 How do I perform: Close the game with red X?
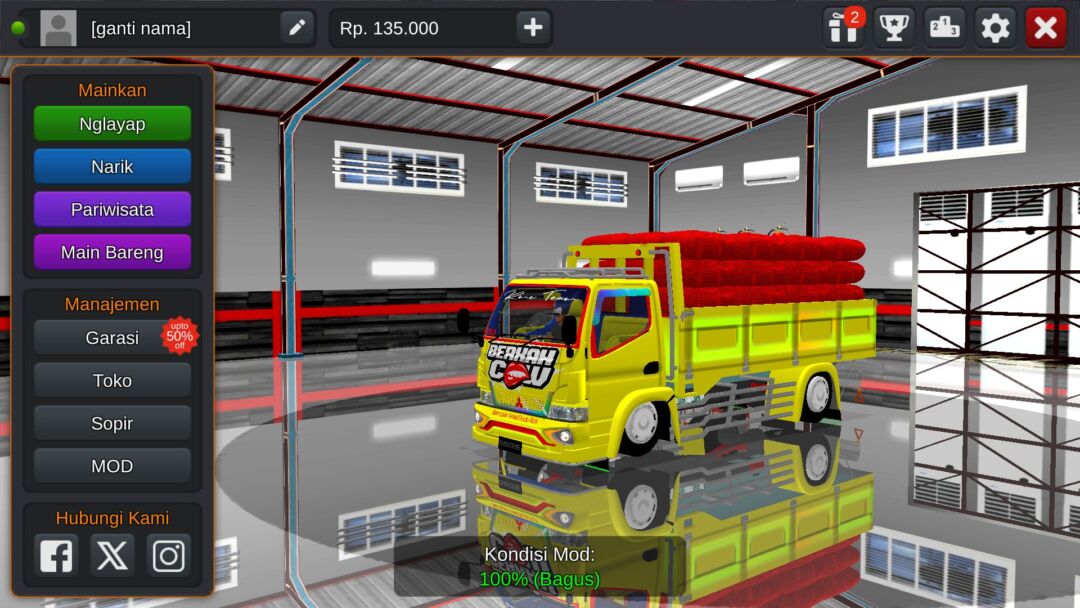click(1046, 28)
